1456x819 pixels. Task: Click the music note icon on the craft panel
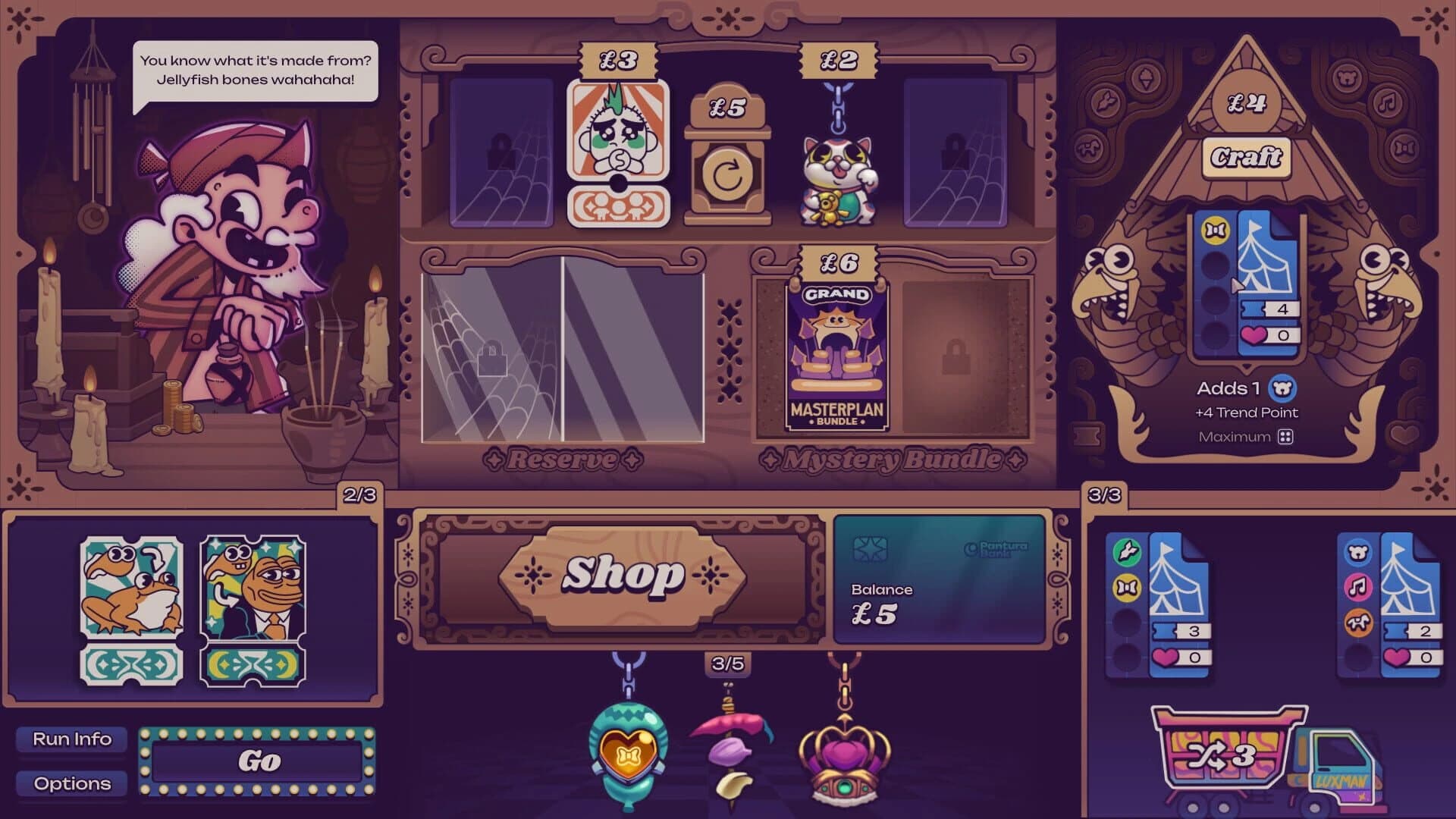(1388, 103)
